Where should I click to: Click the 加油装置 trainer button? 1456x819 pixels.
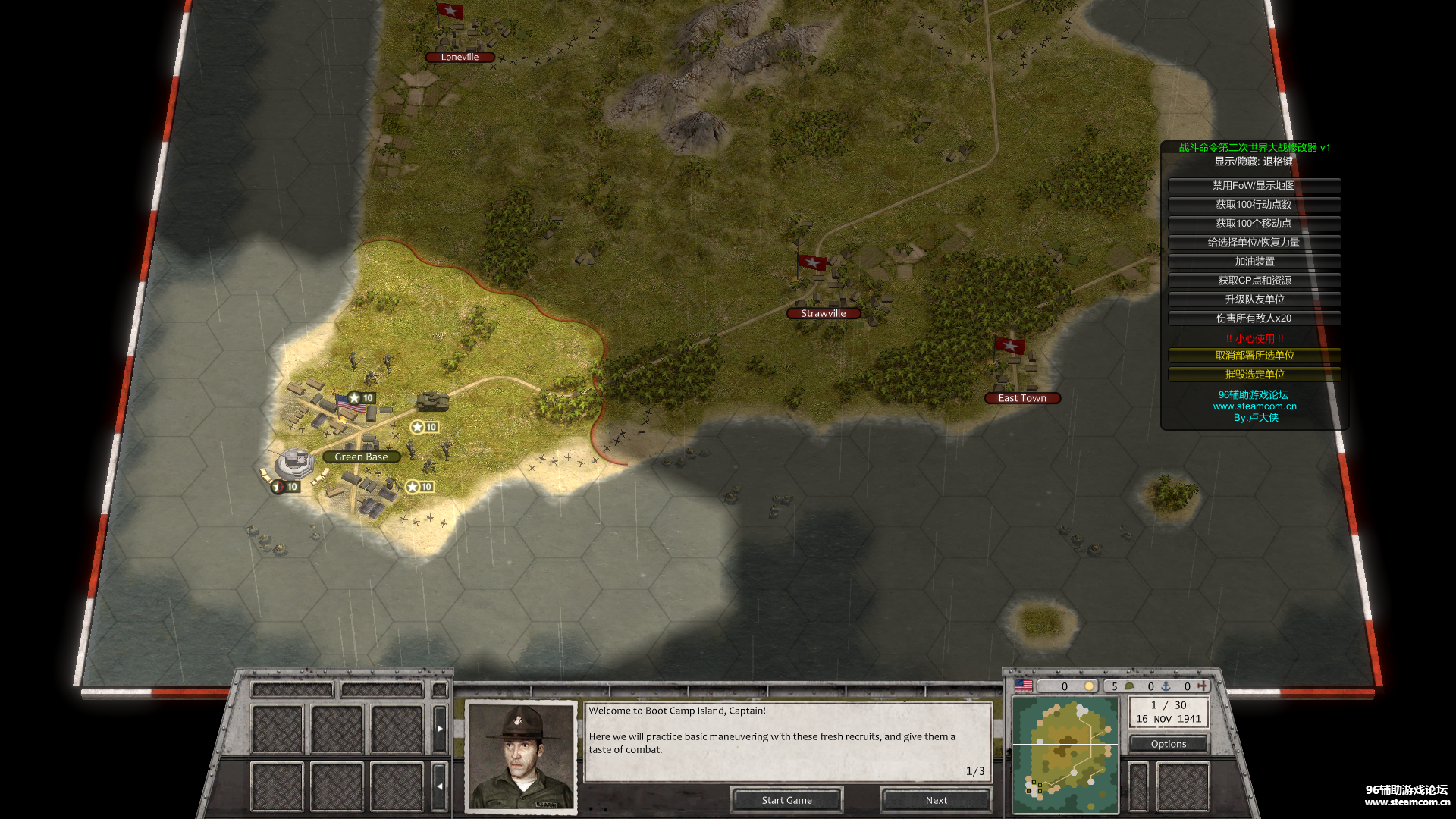(x=1254, y=262)
